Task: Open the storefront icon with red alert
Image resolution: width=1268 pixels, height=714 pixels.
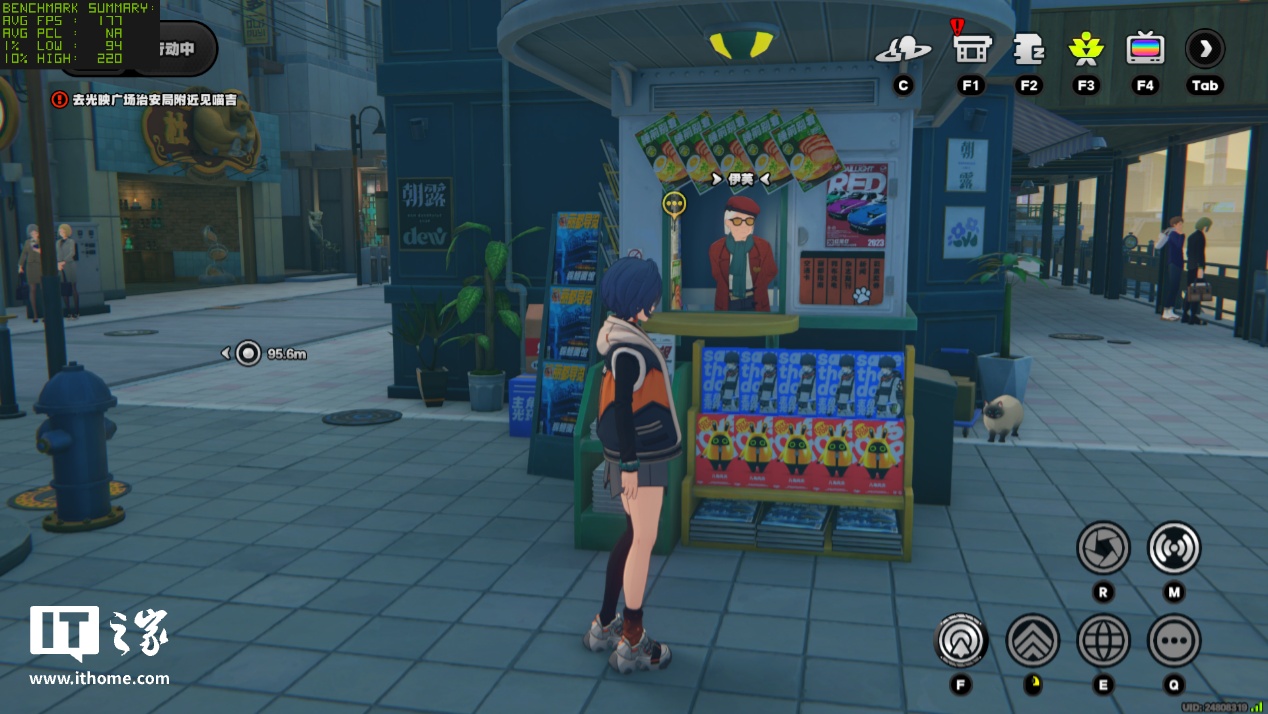Action: (970, 47)
